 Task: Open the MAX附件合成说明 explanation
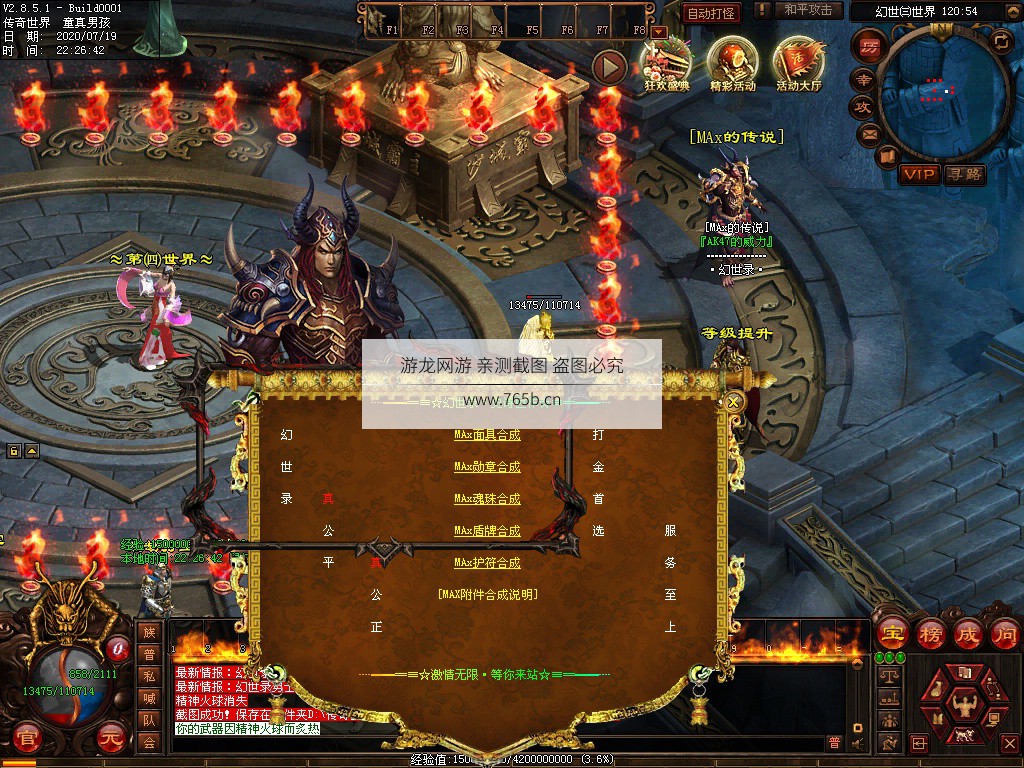tap(487, 594)
